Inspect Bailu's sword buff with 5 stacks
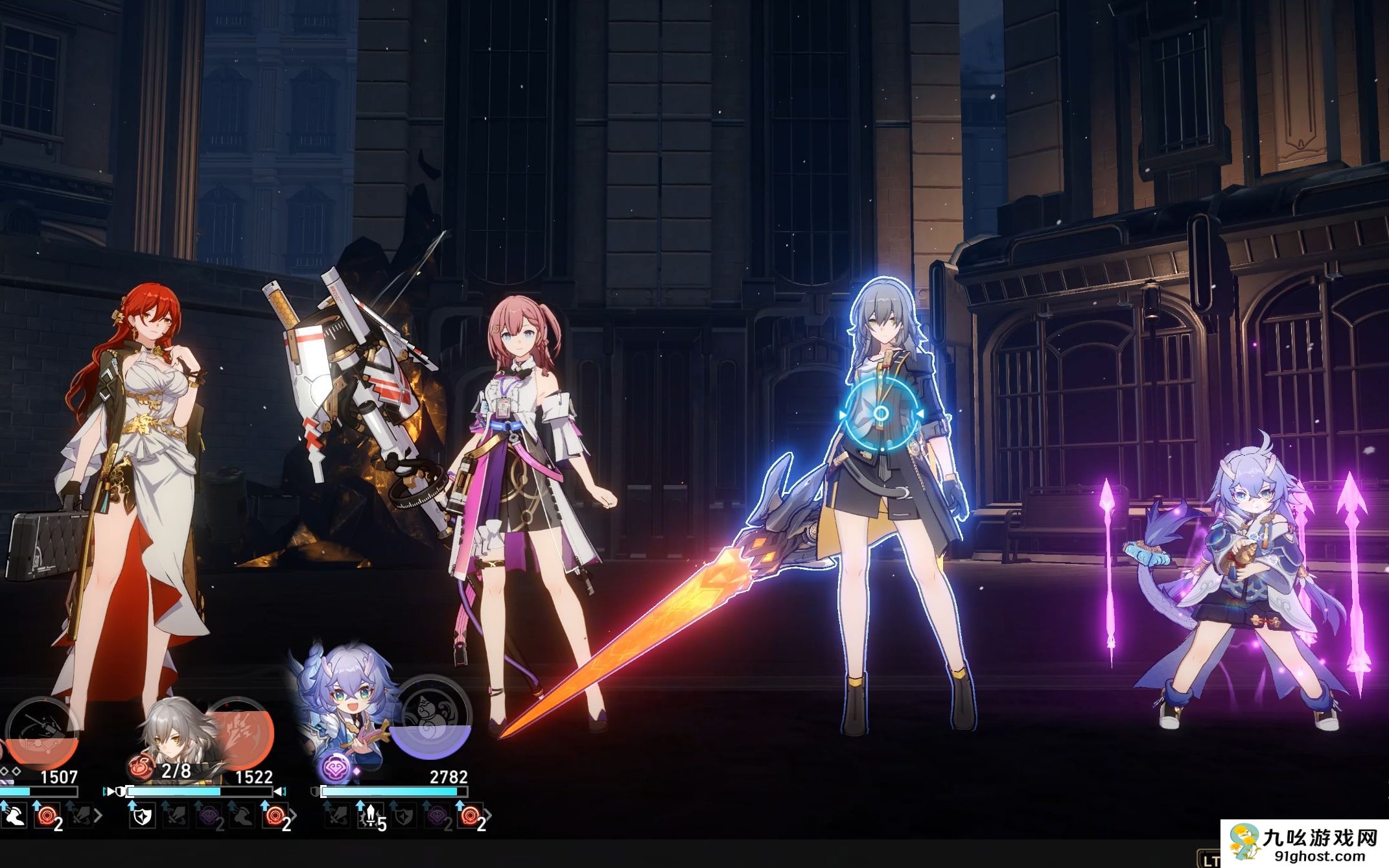 [369, 816]
